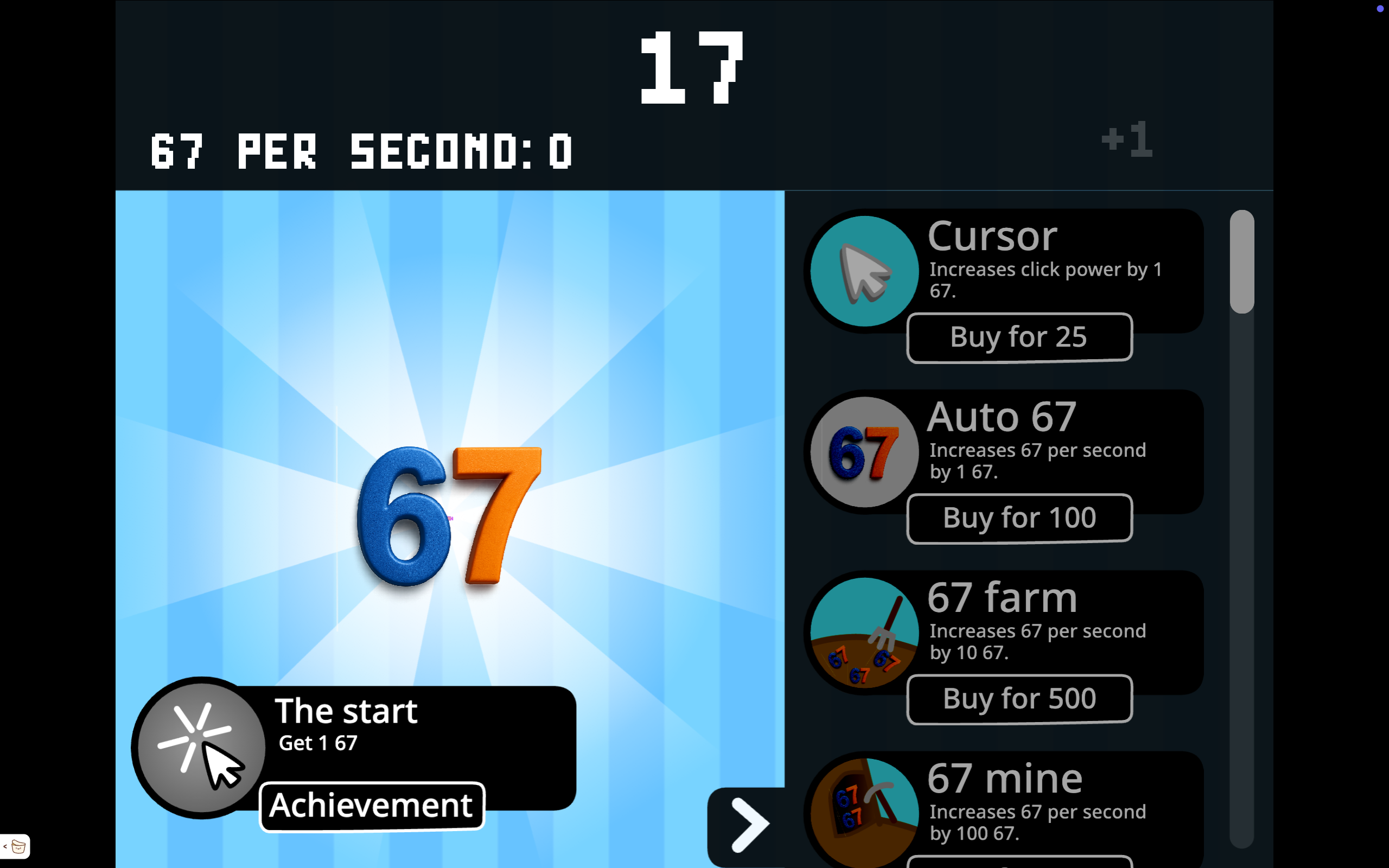Click the small cup overlay icon

[18, 846]
